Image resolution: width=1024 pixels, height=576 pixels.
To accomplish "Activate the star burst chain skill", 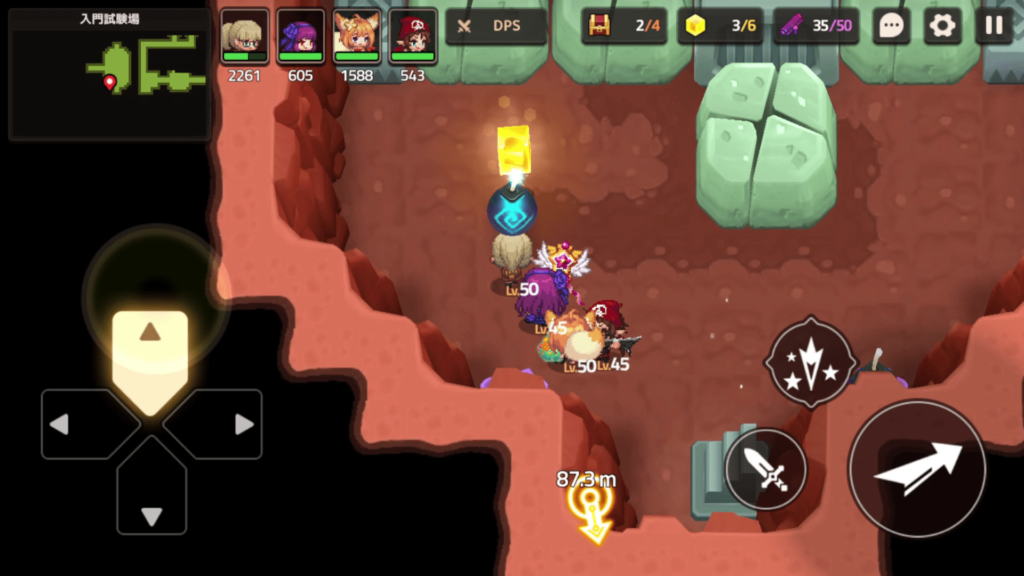I will tap(810, 362).
